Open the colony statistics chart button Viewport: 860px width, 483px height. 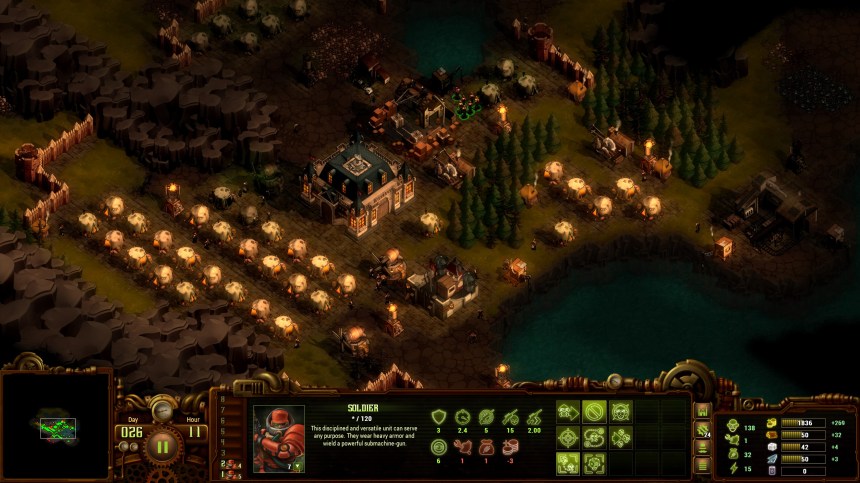(702, 411)
